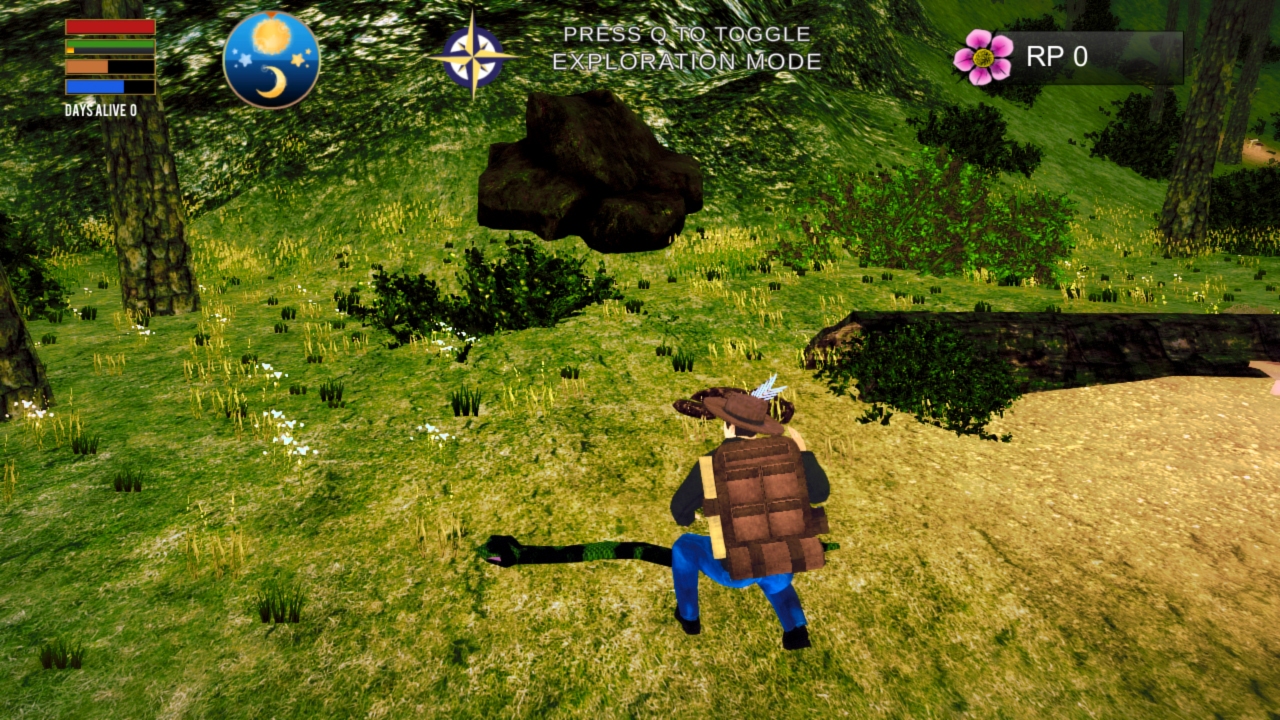1280x720 pixels.
Task: Click the crescent moon on the time dial
Action: 277,82
